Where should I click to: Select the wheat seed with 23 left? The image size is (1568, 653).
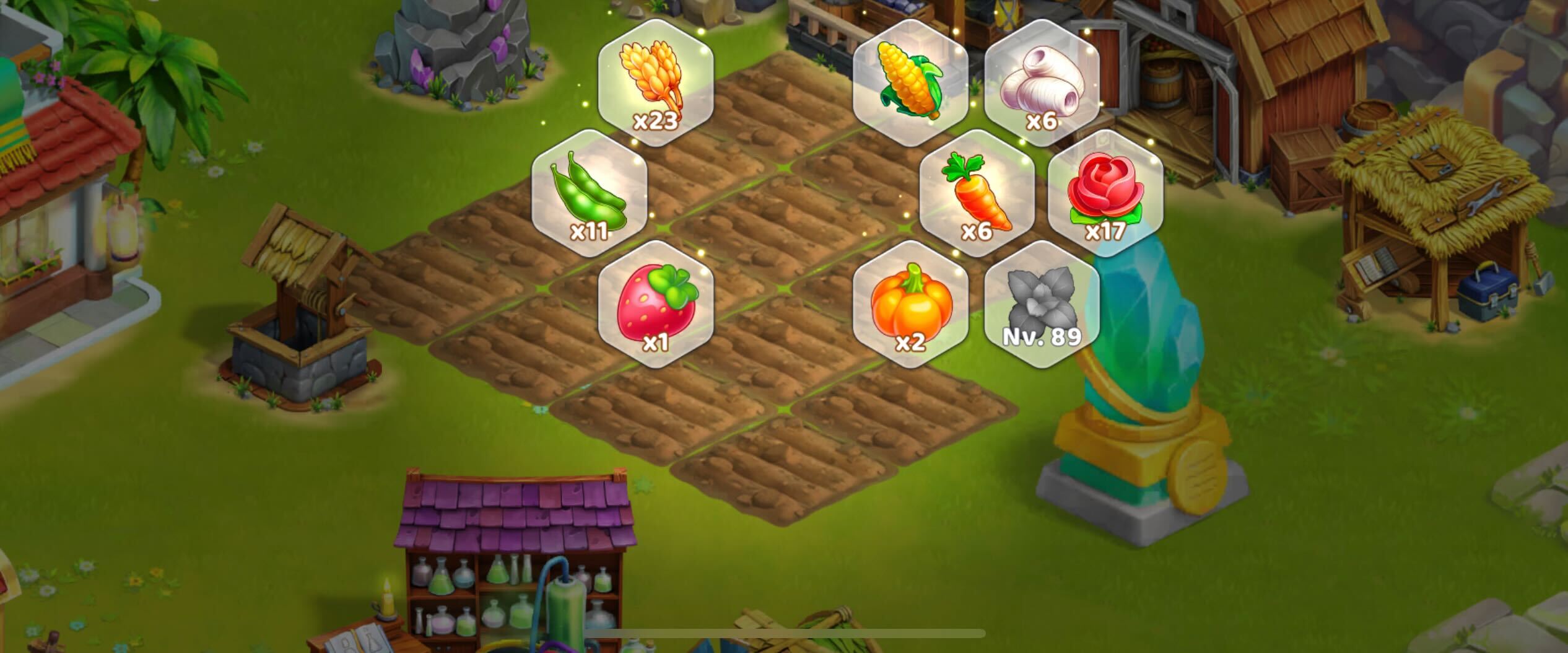[655, 82]
